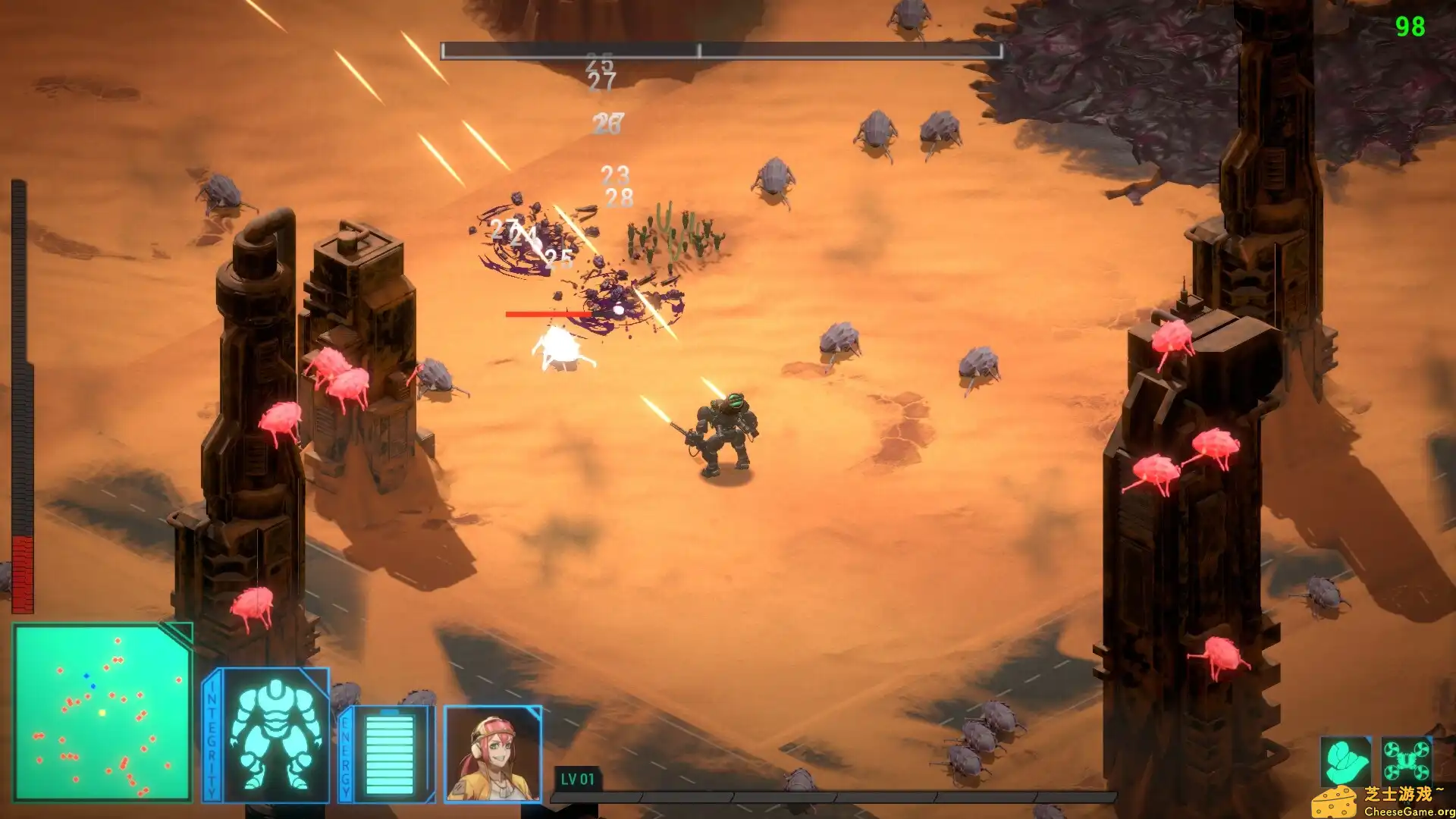The height and width of the screenshot is (819, 1456).
Task: Click the vertical ENERGY label
Action: 347,755
